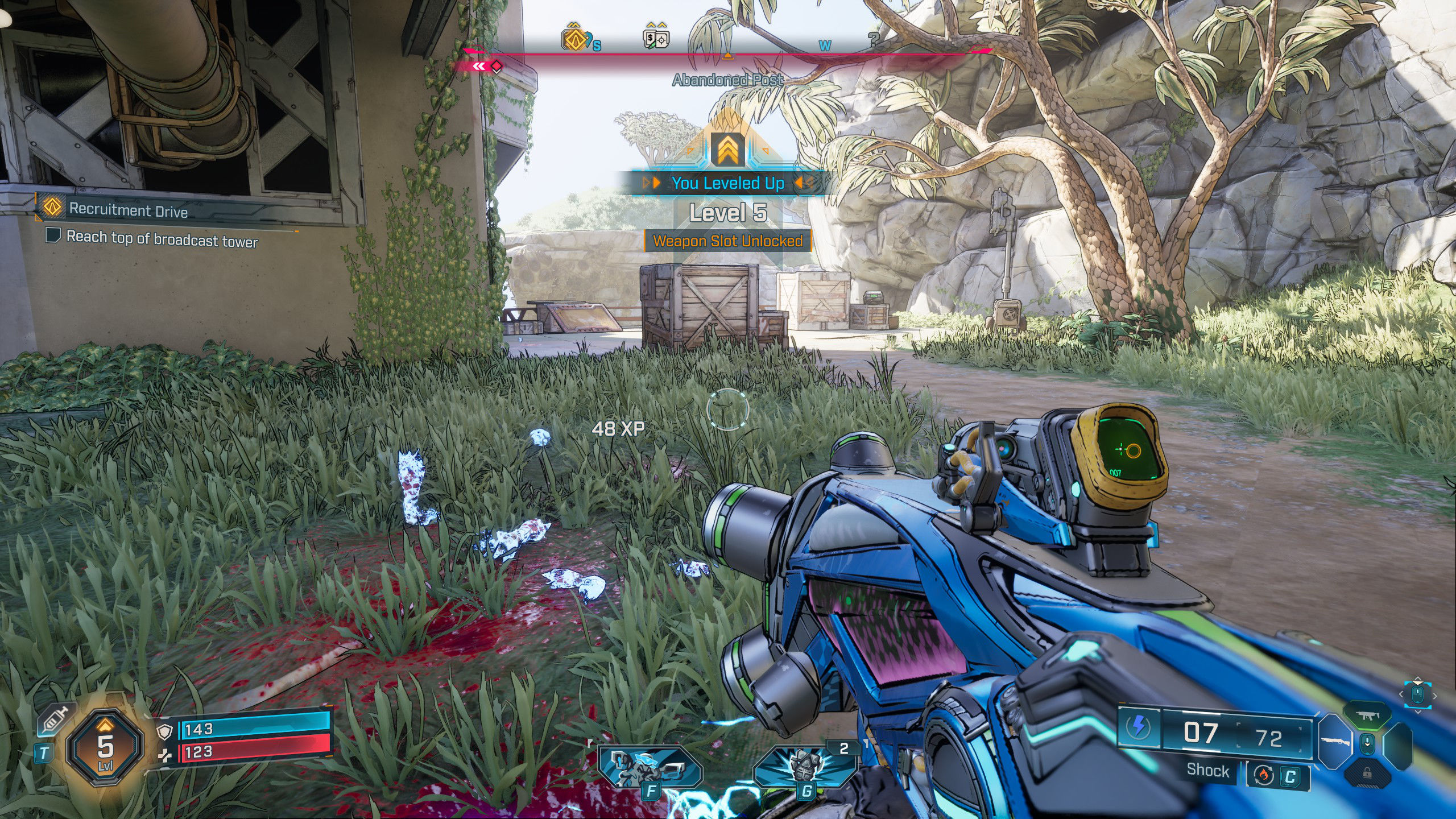Select the question mark compass marker
Image resolution: width=1456 pixels, height=819 pixels.
coord(874,39)
